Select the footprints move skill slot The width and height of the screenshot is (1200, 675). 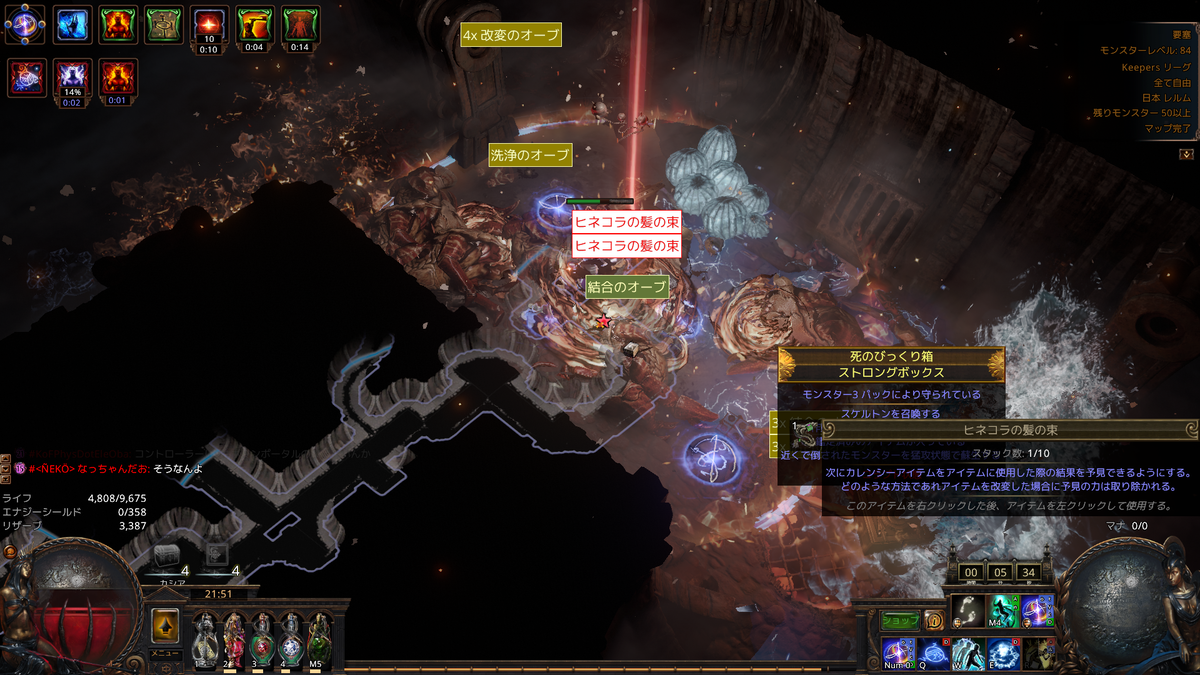point(966,609)
